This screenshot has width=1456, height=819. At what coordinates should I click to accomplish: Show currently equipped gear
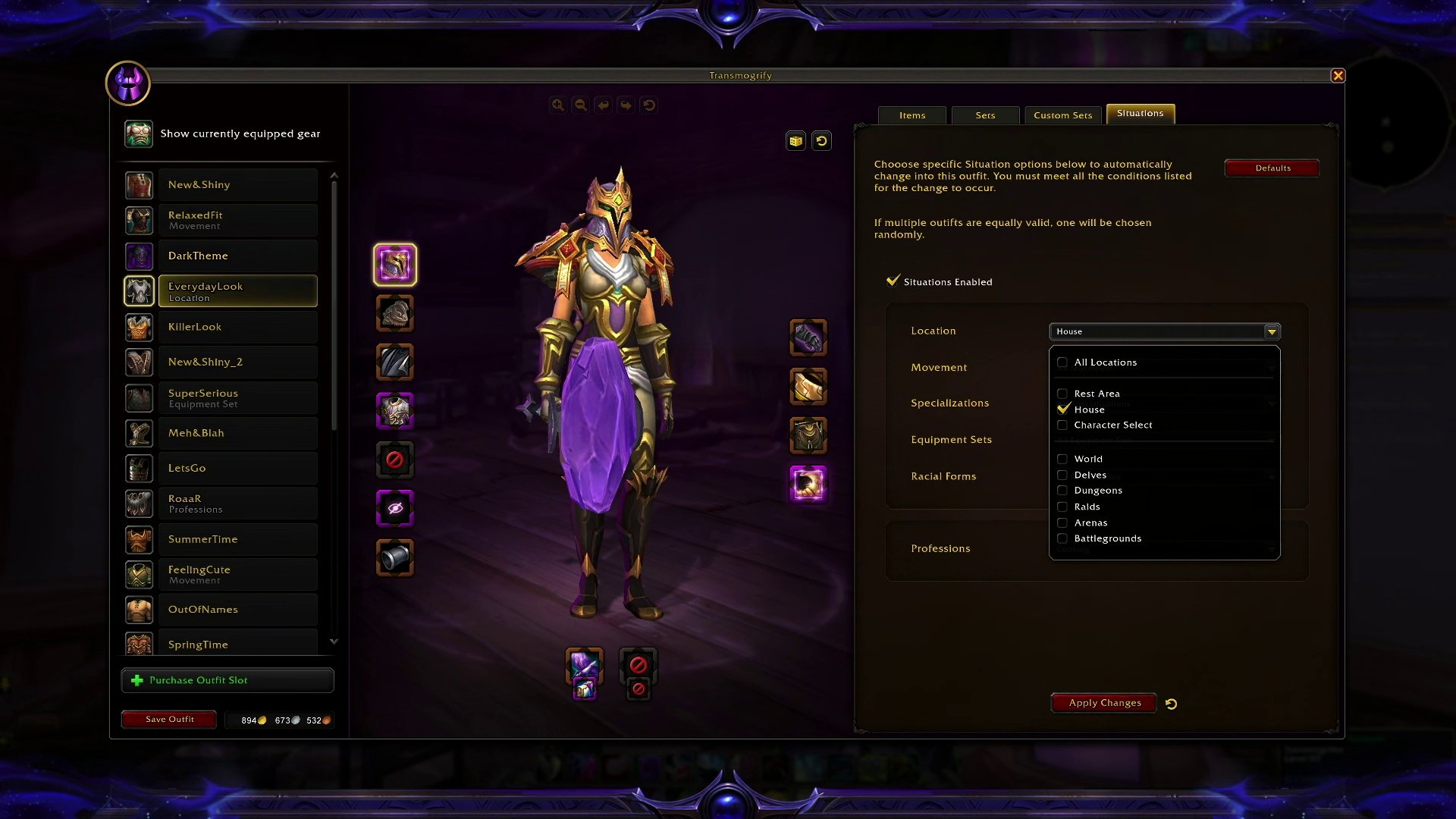(x=240, y=133)
